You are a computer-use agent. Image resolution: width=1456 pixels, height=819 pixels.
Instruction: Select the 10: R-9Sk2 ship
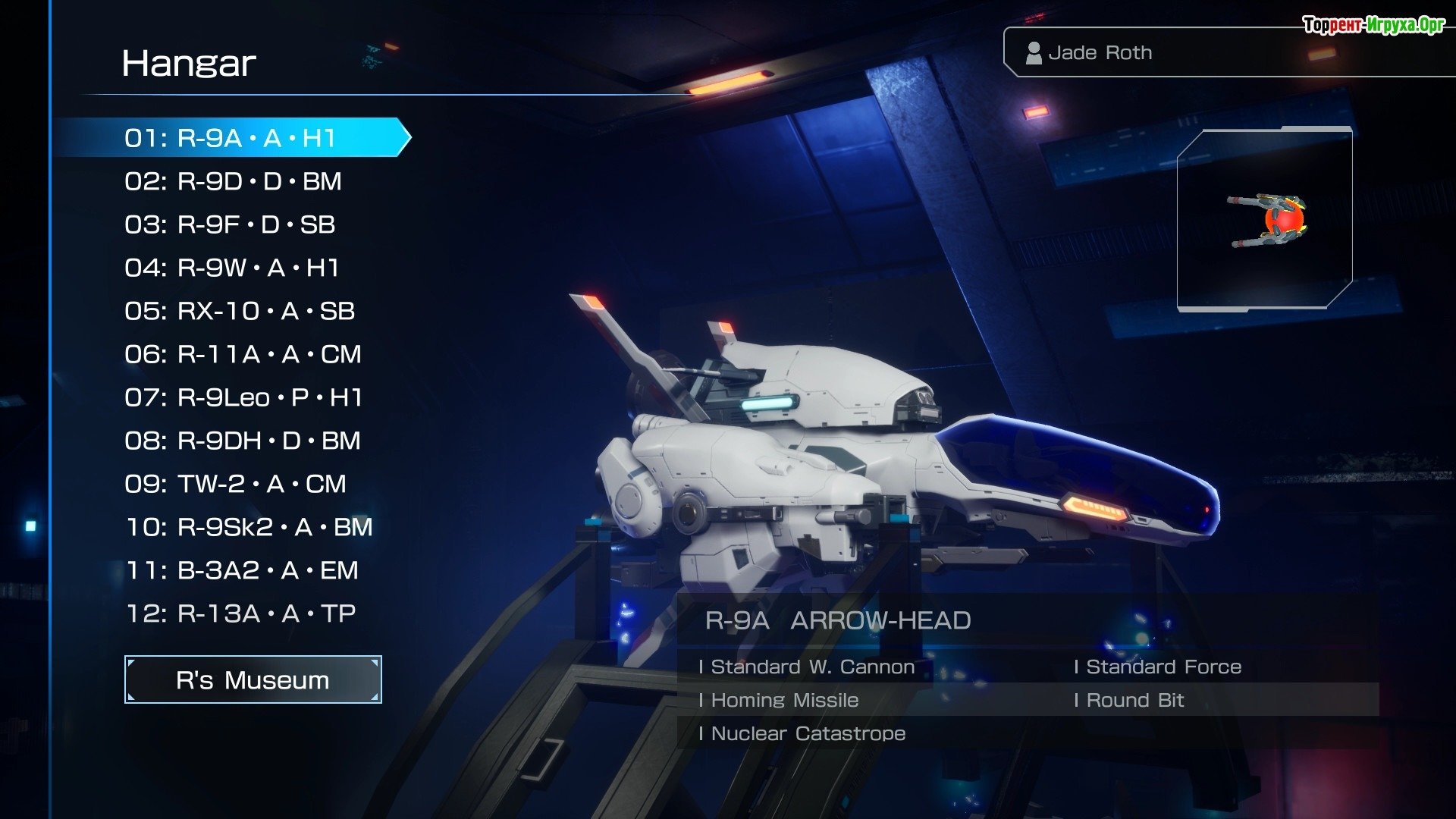tap(249, 527)
